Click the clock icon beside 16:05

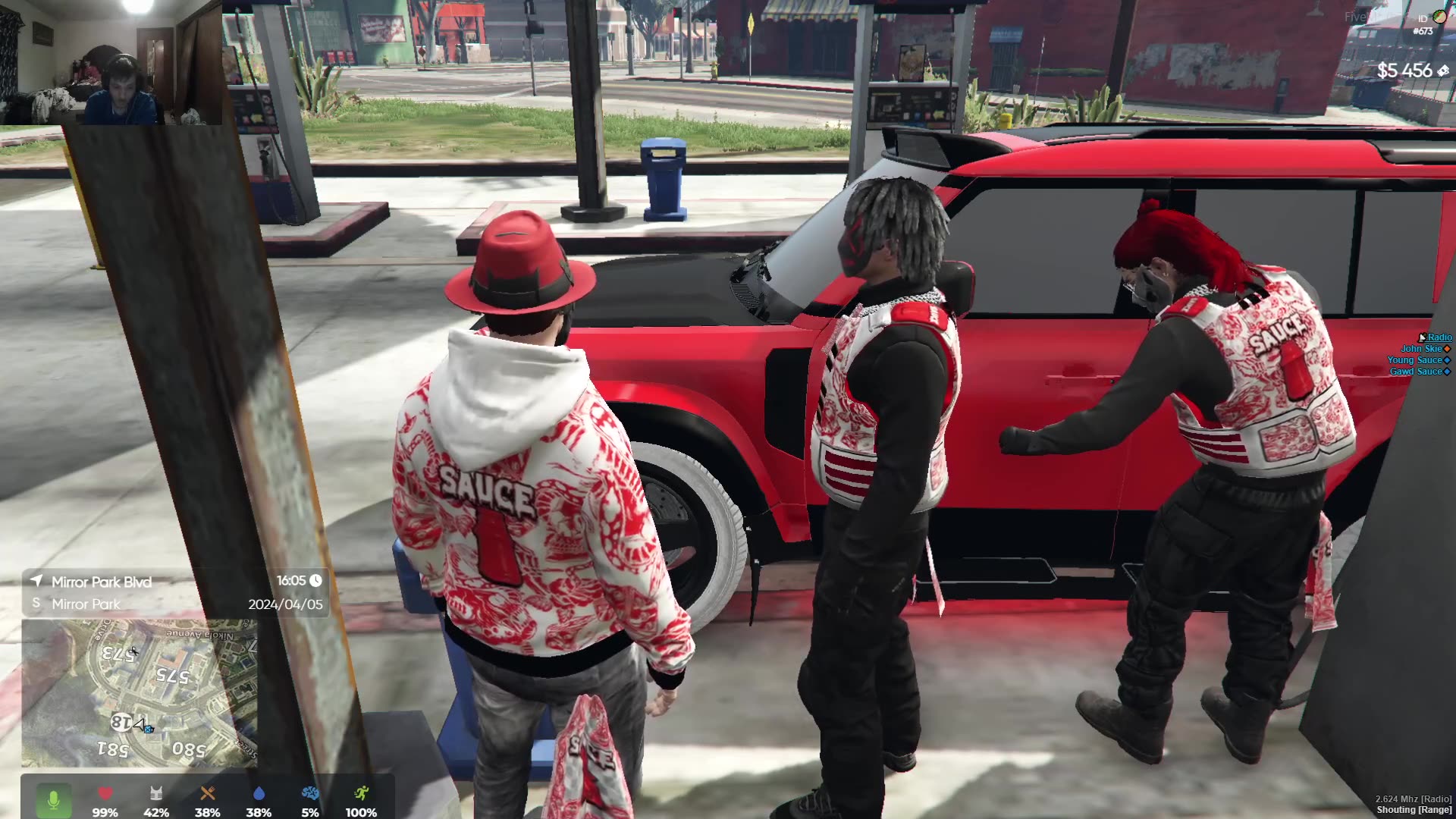point(314,582)
